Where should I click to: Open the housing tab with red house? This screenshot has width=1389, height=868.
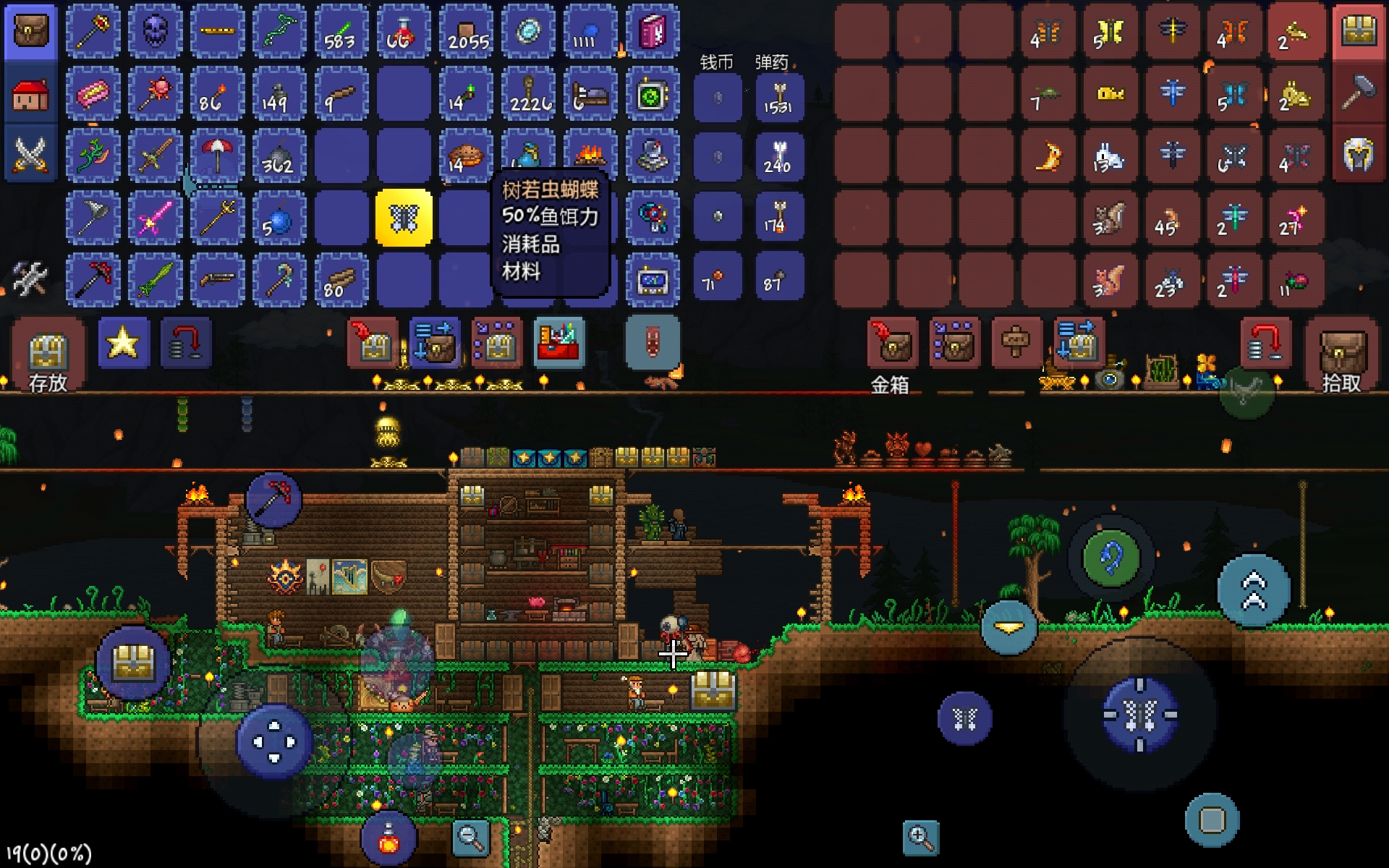(30, 94)
